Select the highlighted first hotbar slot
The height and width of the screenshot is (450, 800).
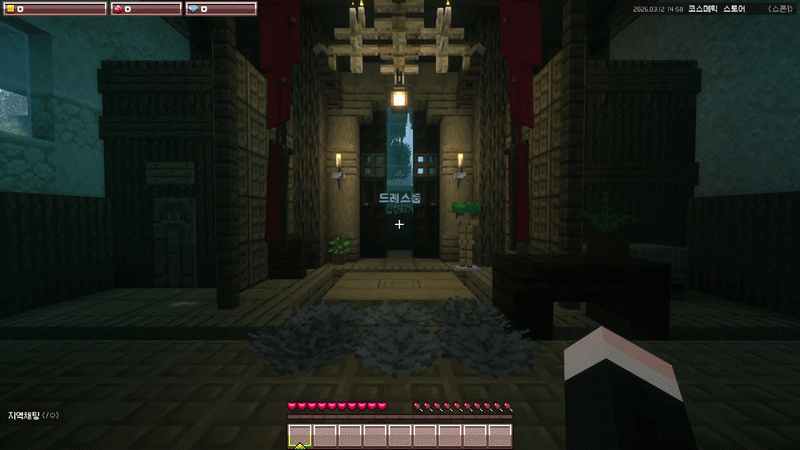click(300, 435)
